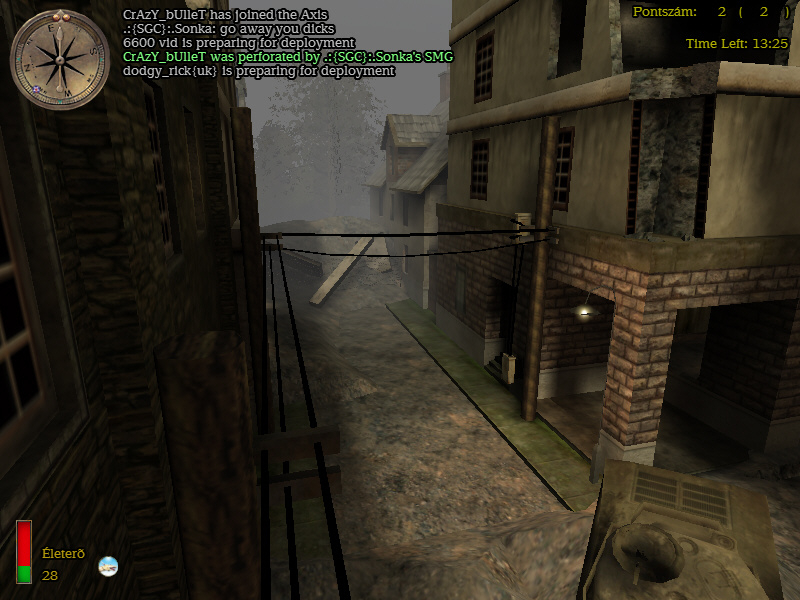Select the green SMG kill message in chat

[287, 57]
